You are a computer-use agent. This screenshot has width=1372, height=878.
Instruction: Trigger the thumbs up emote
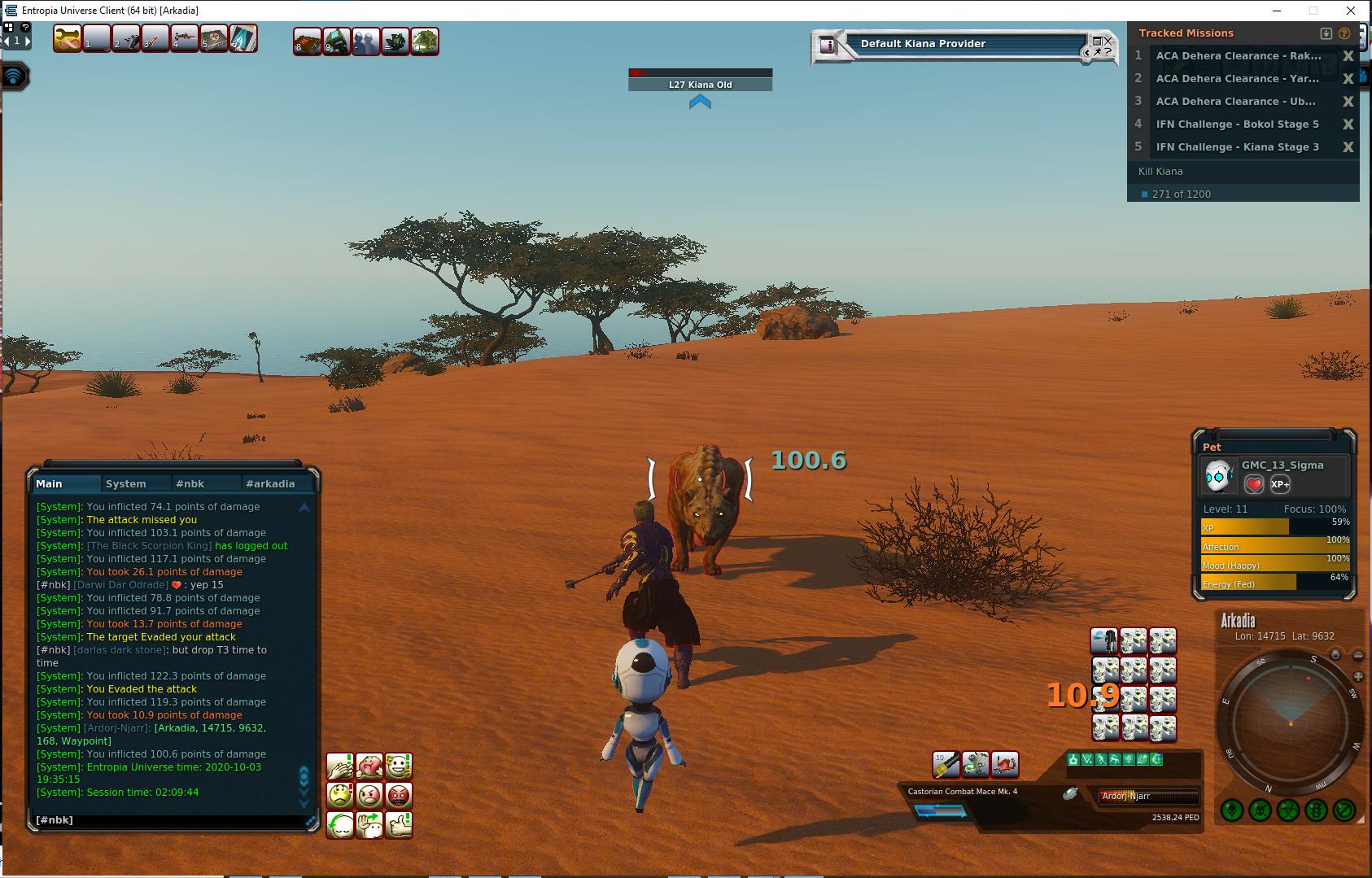point(399,824)
